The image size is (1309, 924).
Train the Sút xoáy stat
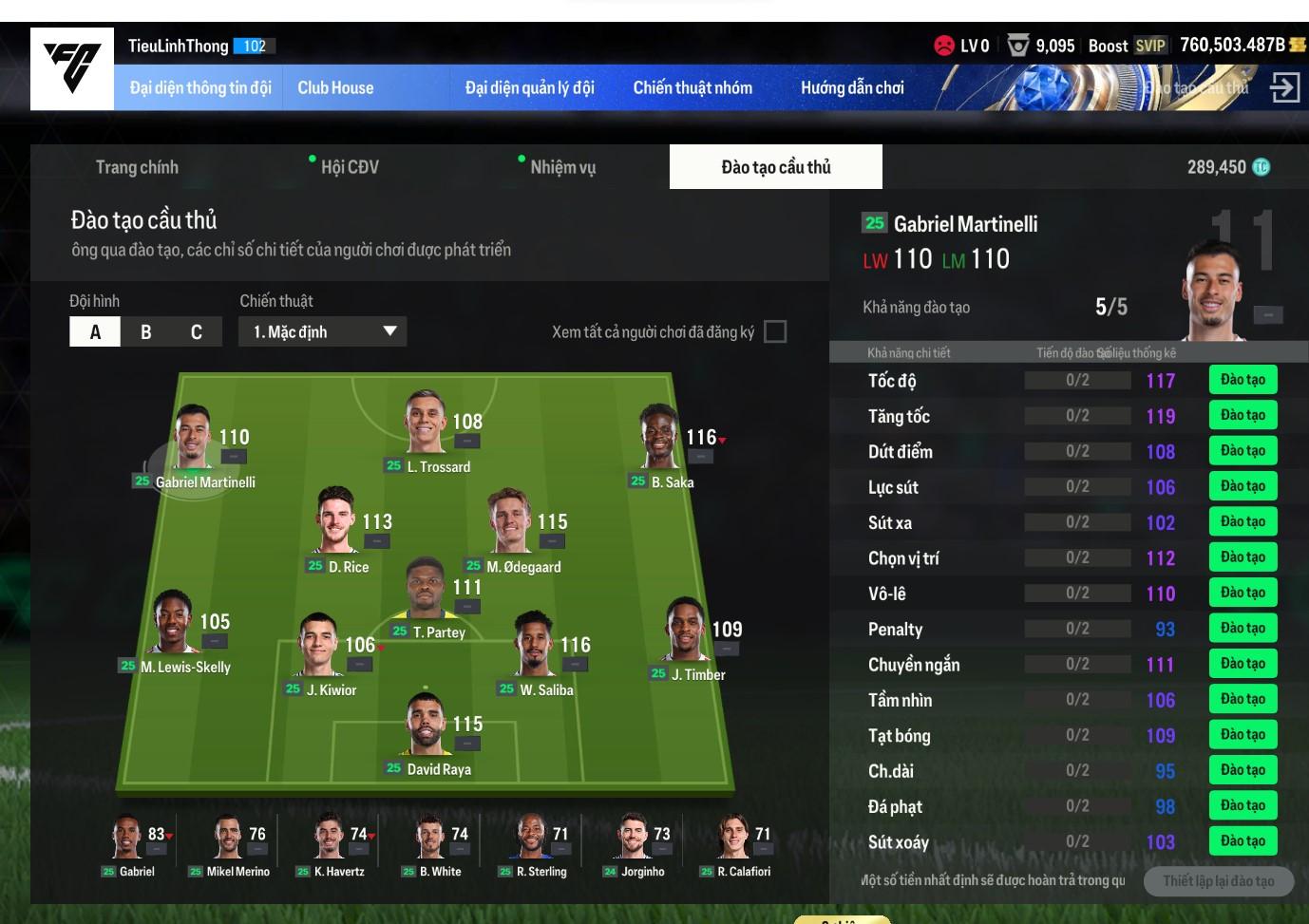[1243, 840]
